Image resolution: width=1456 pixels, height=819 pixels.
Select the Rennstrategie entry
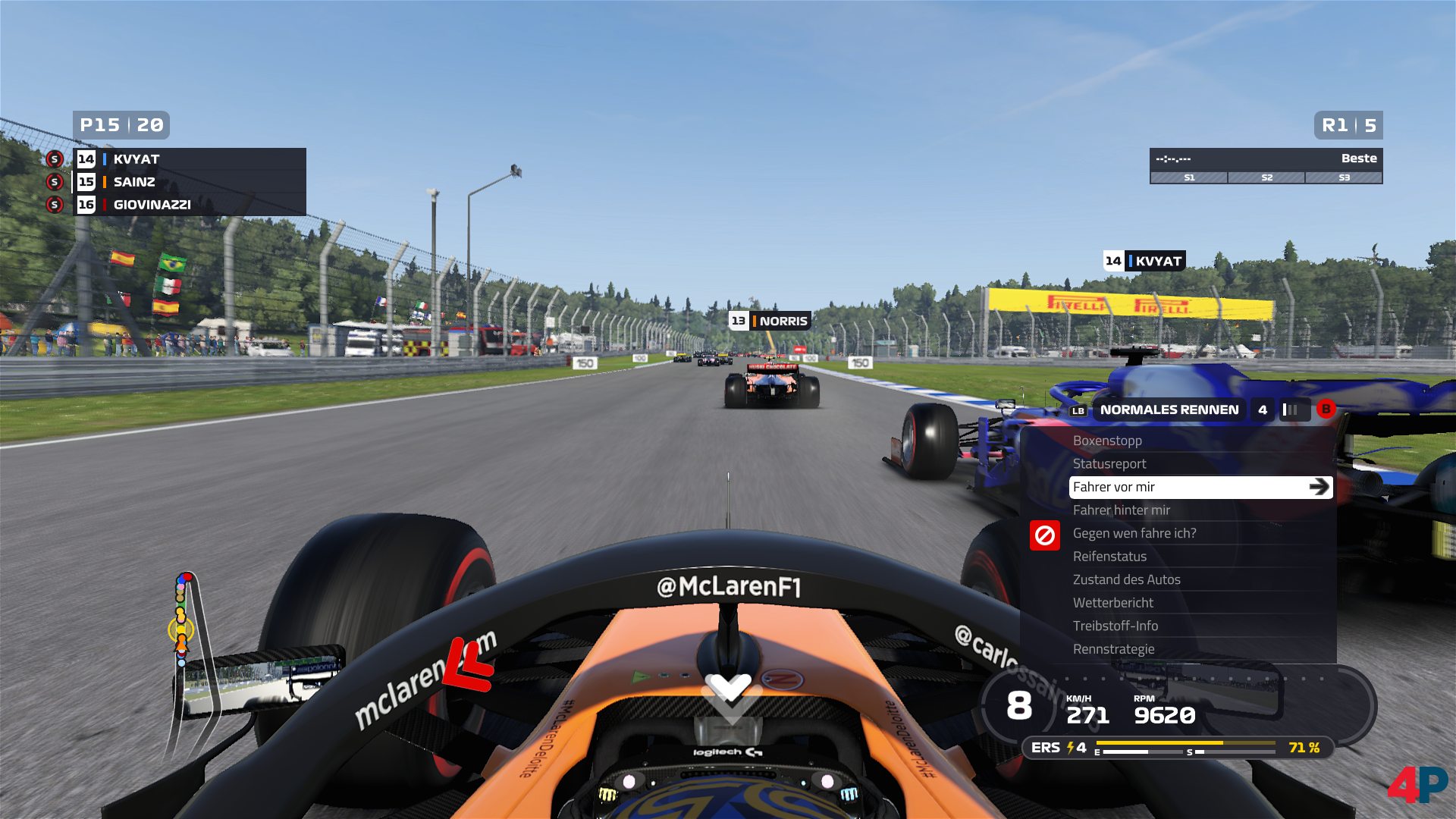[1113, 649]
